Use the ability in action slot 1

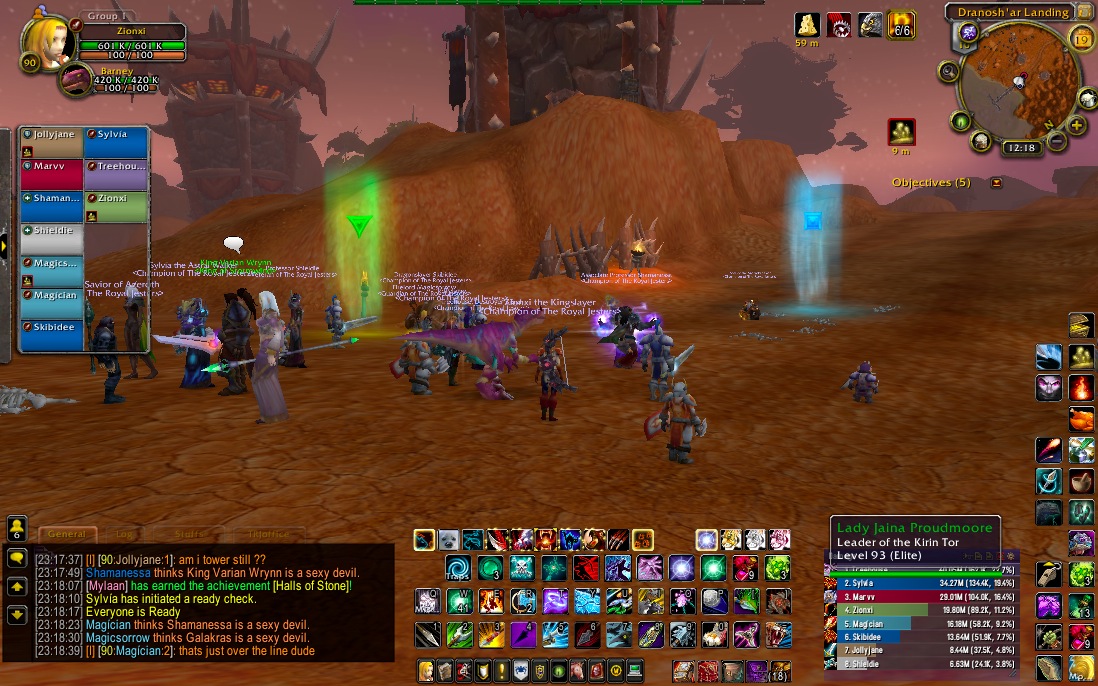pyautogui.click(x=426, y=633)
